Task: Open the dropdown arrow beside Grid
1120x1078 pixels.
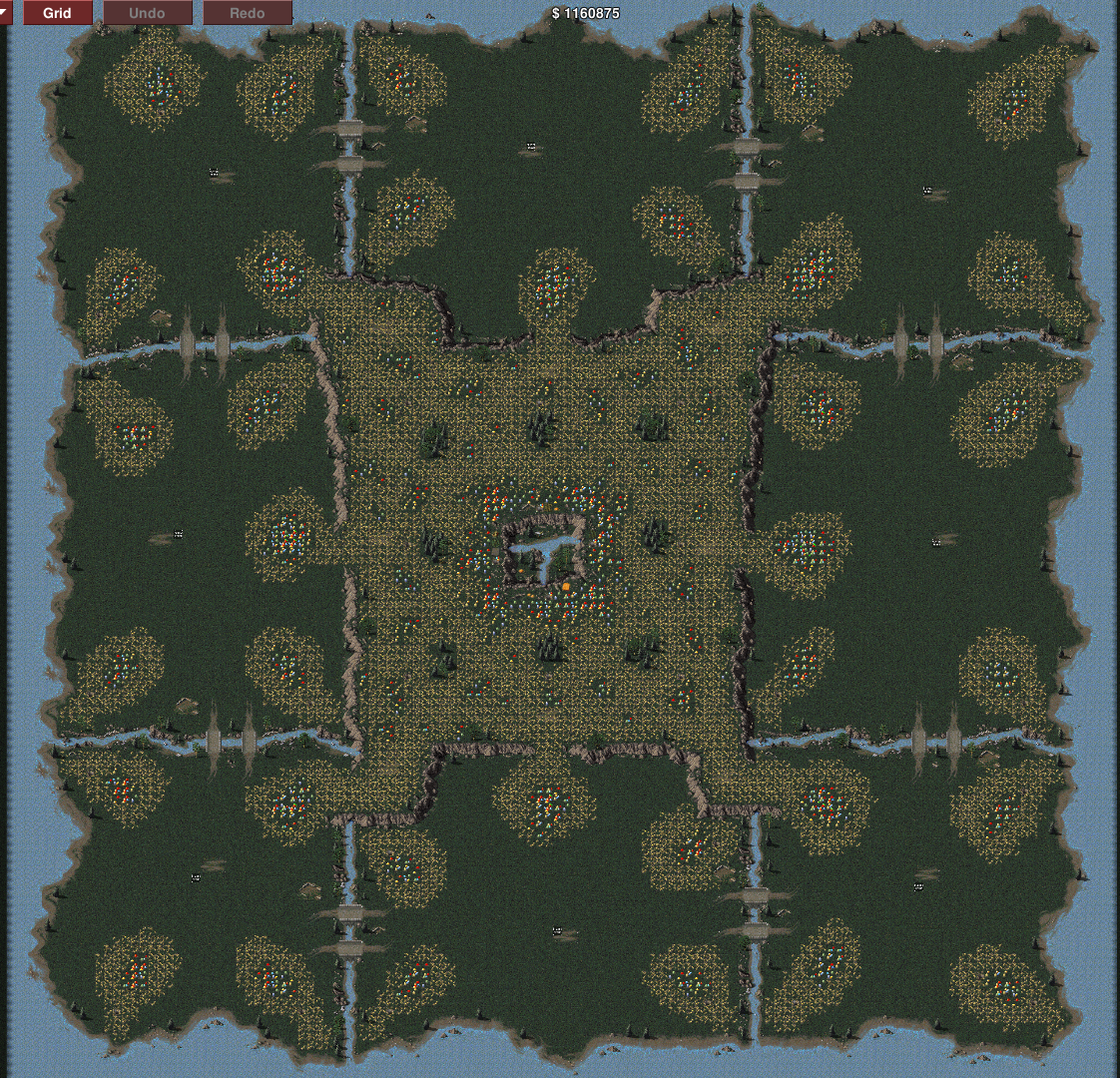Action: [5, 11]
